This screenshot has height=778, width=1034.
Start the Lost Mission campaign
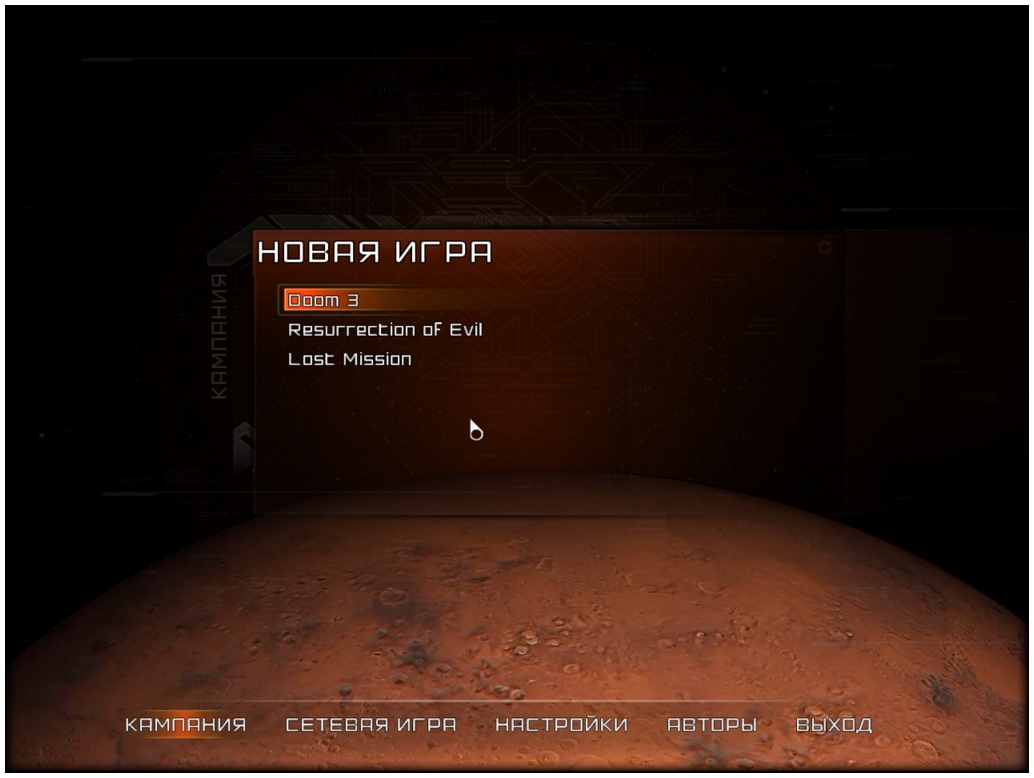coord(349,359)
